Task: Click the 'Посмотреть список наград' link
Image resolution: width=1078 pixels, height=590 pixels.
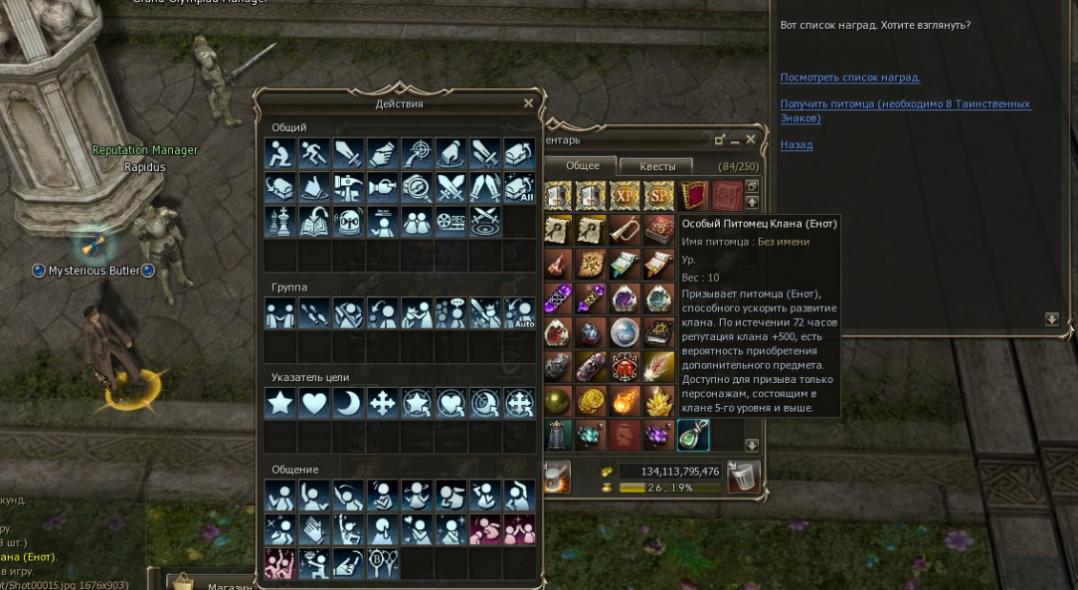Action: [x=850, y=78]
